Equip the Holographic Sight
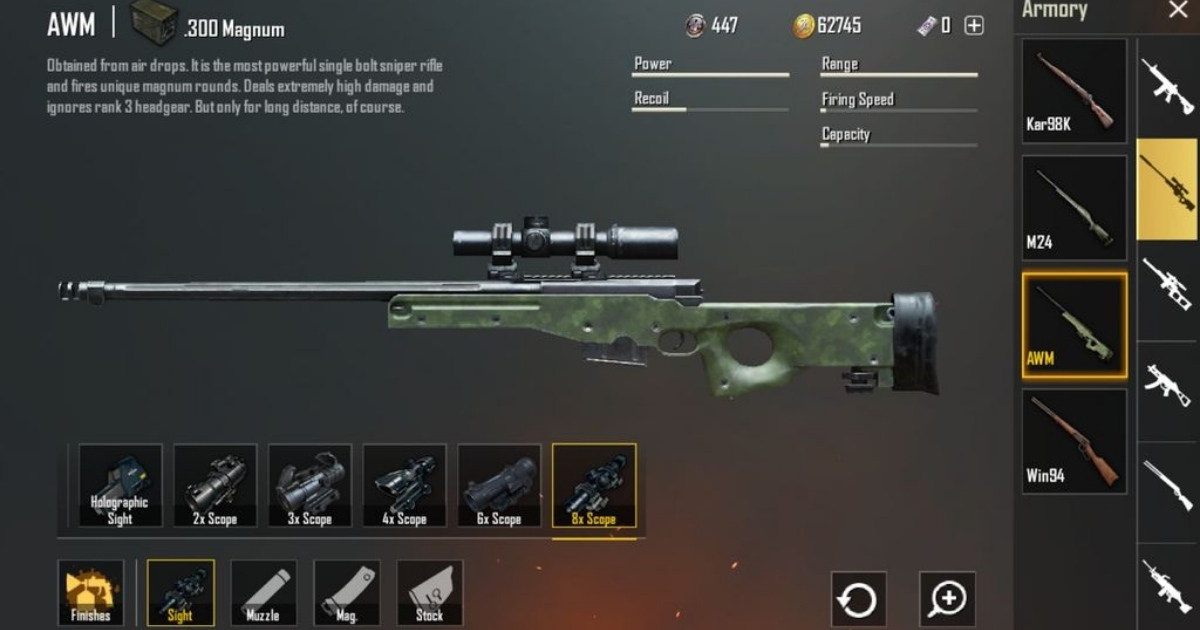The width and height of the screenshot is (1200, 630). click(x=120, y=486)
